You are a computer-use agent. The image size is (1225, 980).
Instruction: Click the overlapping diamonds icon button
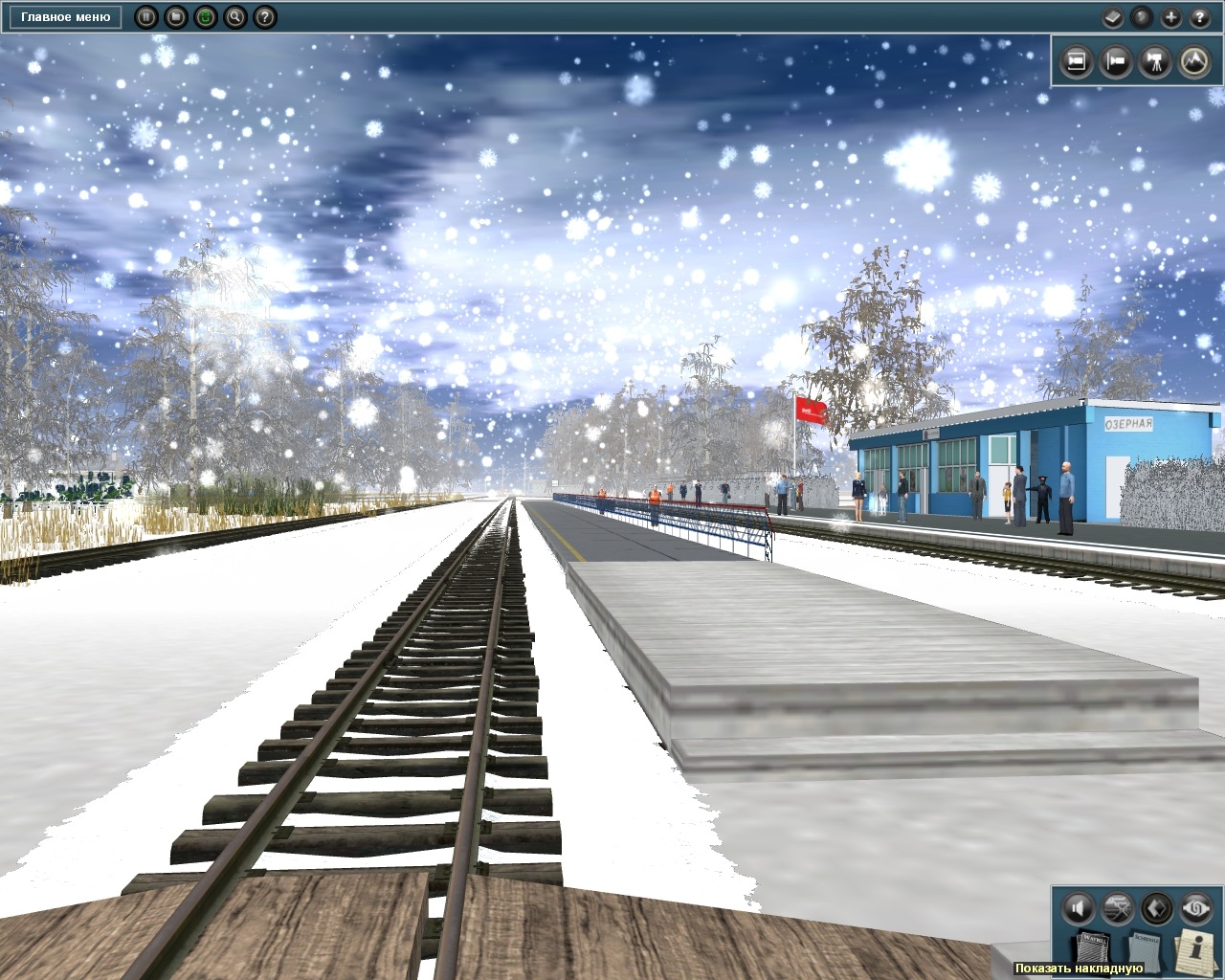[1157, 907]
